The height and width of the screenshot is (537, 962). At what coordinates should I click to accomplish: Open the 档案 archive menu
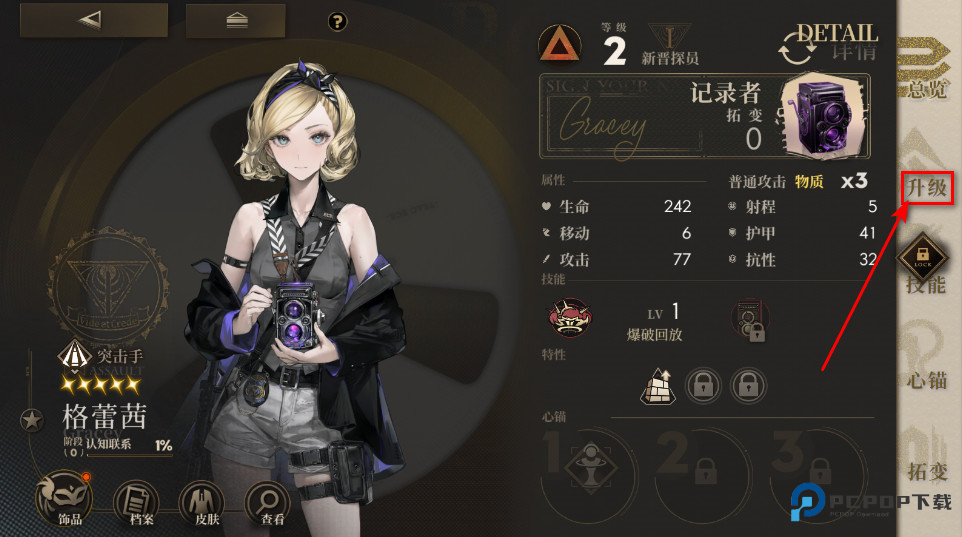point(135,500)
